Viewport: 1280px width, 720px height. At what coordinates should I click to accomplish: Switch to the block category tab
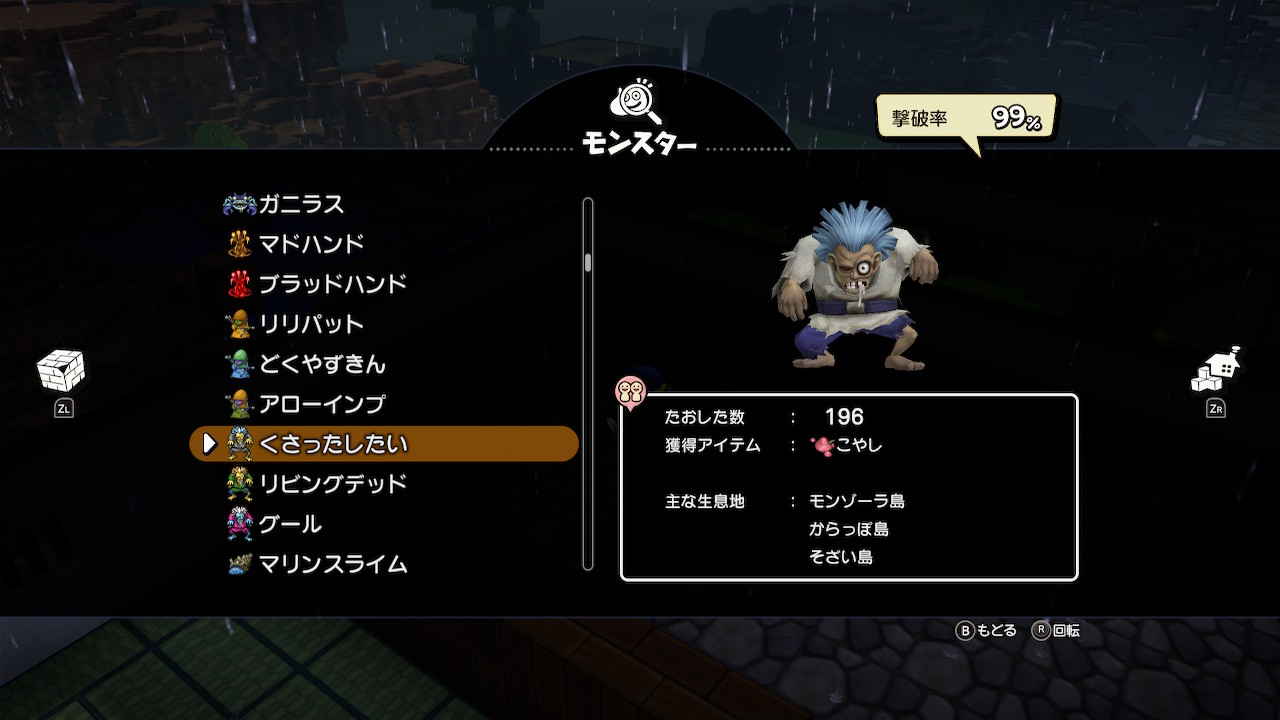tap(62, 374)
